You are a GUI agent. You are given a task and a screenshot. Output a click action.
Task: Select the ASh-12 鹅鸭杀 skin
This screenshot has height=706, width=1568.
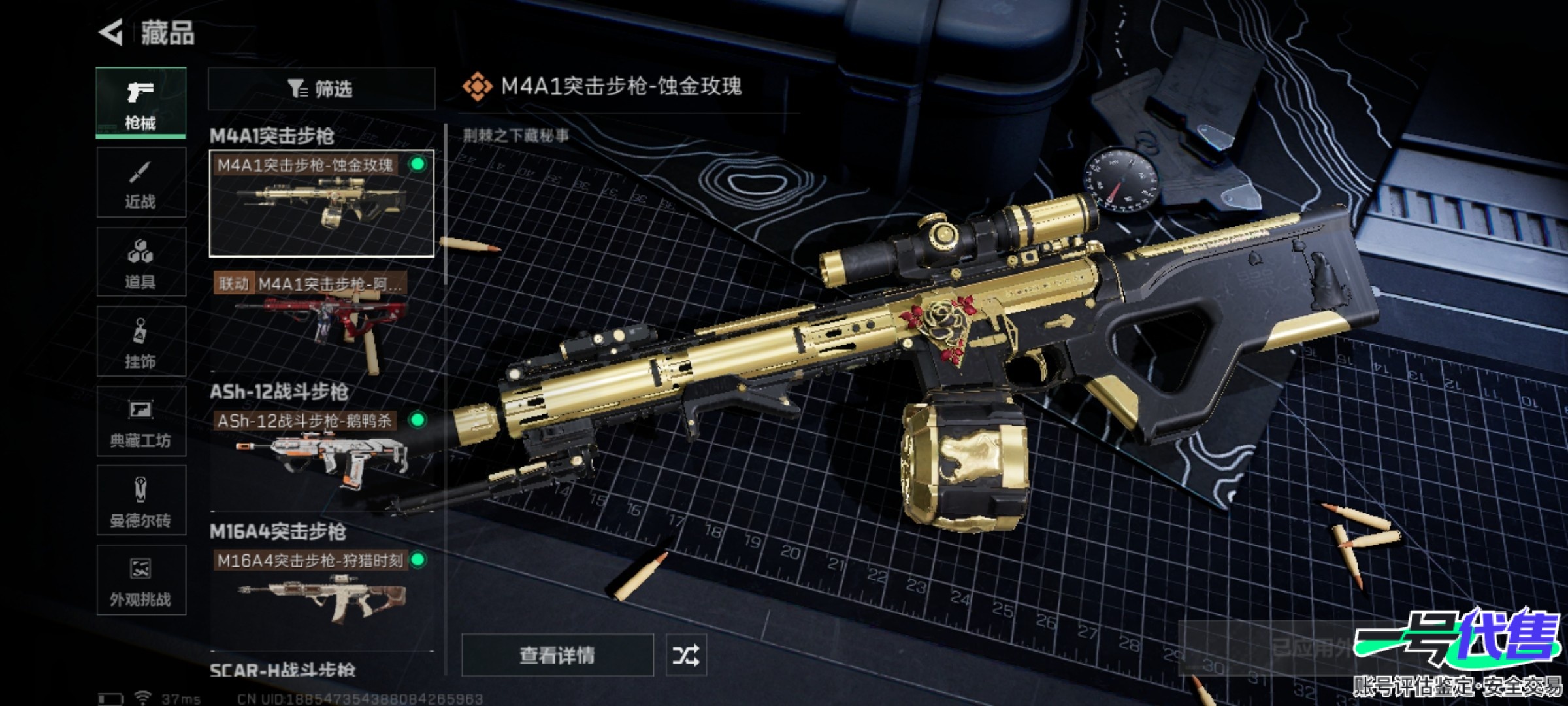point(321,451)
